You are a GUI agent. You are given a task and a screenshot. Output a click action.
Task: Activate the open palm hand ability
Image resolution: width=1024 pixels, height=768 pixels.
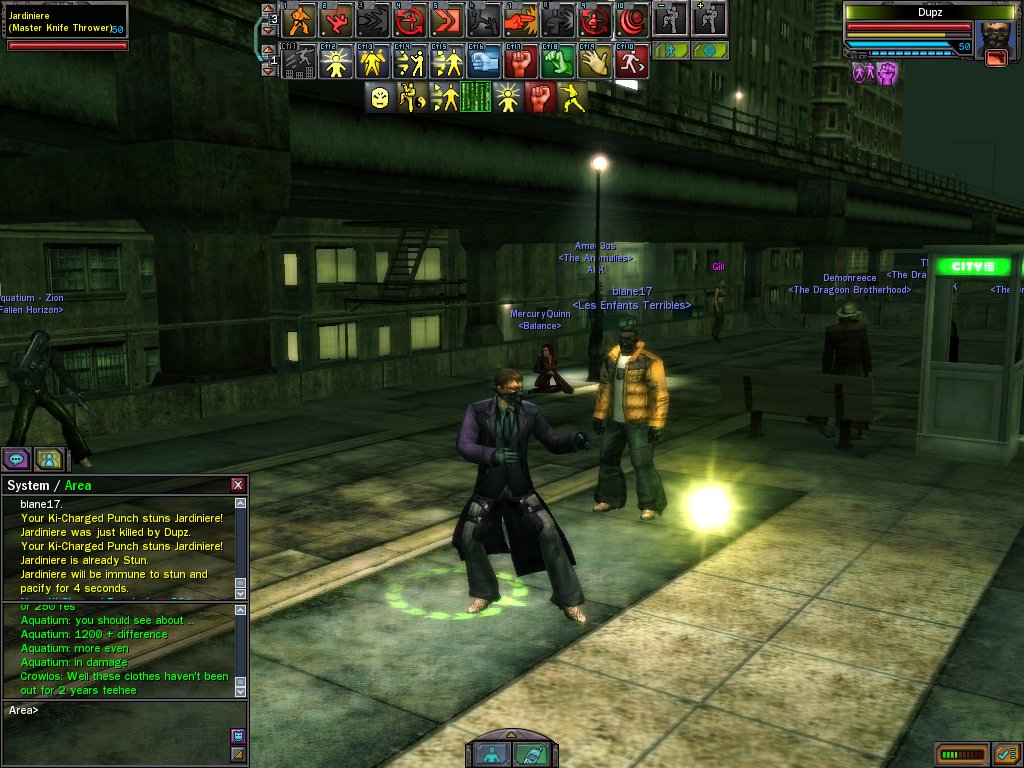[x=595, y=62]
